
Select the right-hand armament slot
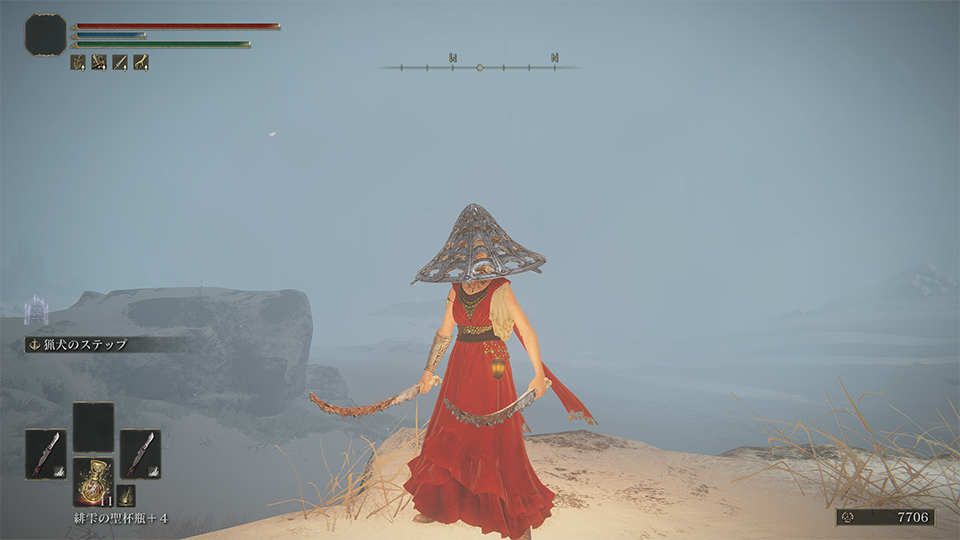(140, 453)
